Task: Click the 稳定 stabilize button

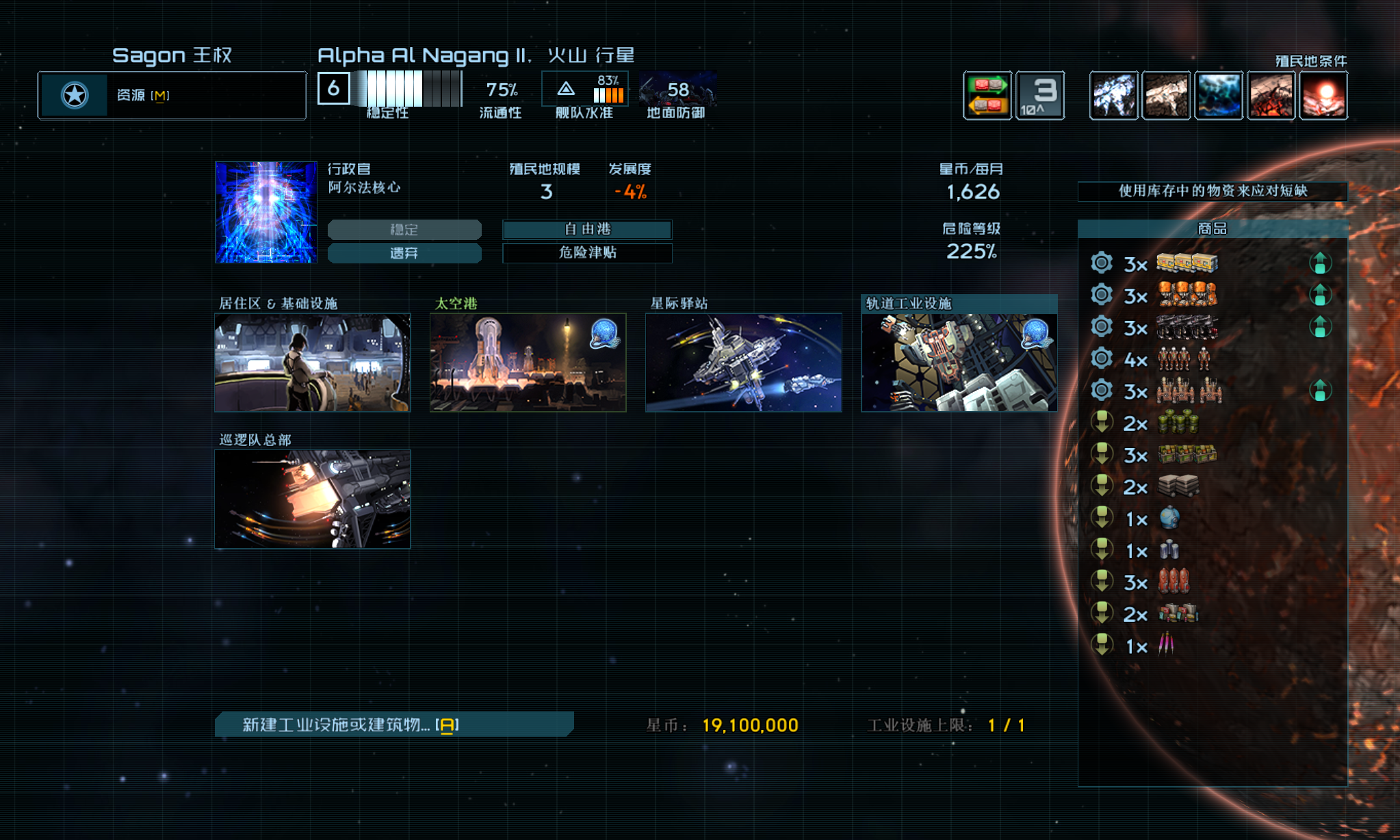Action: pyautogui.click(x=404, y=229)
